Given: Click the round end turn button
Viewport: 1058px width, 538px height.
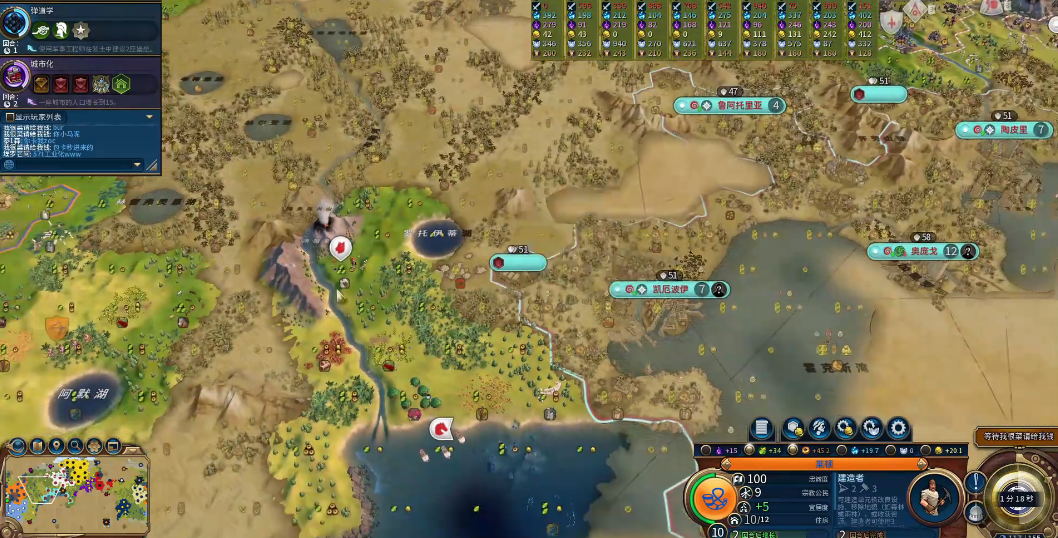Looking at the screenshot, I should 1018,497.
